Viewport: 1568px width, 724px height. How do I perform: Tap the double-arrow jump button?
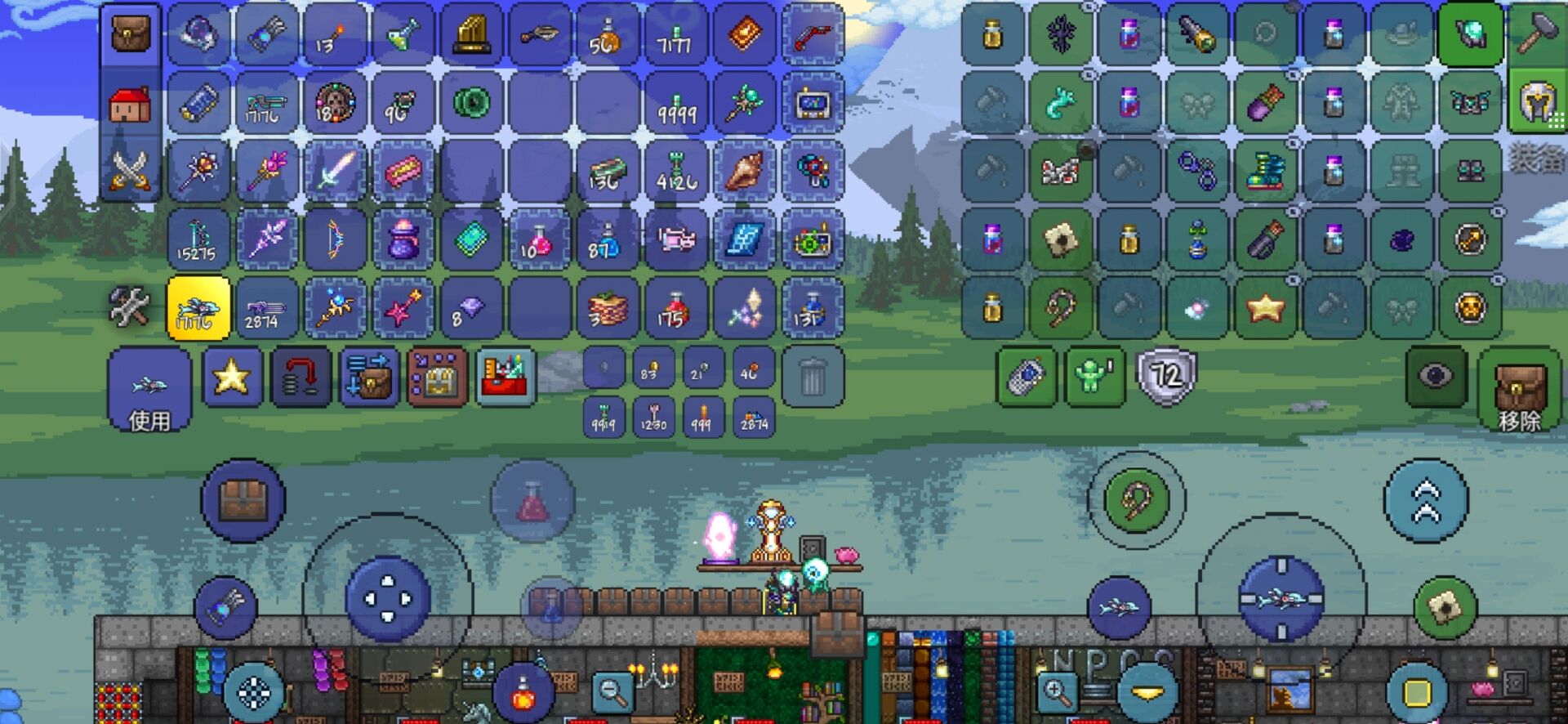(1426, 499)
